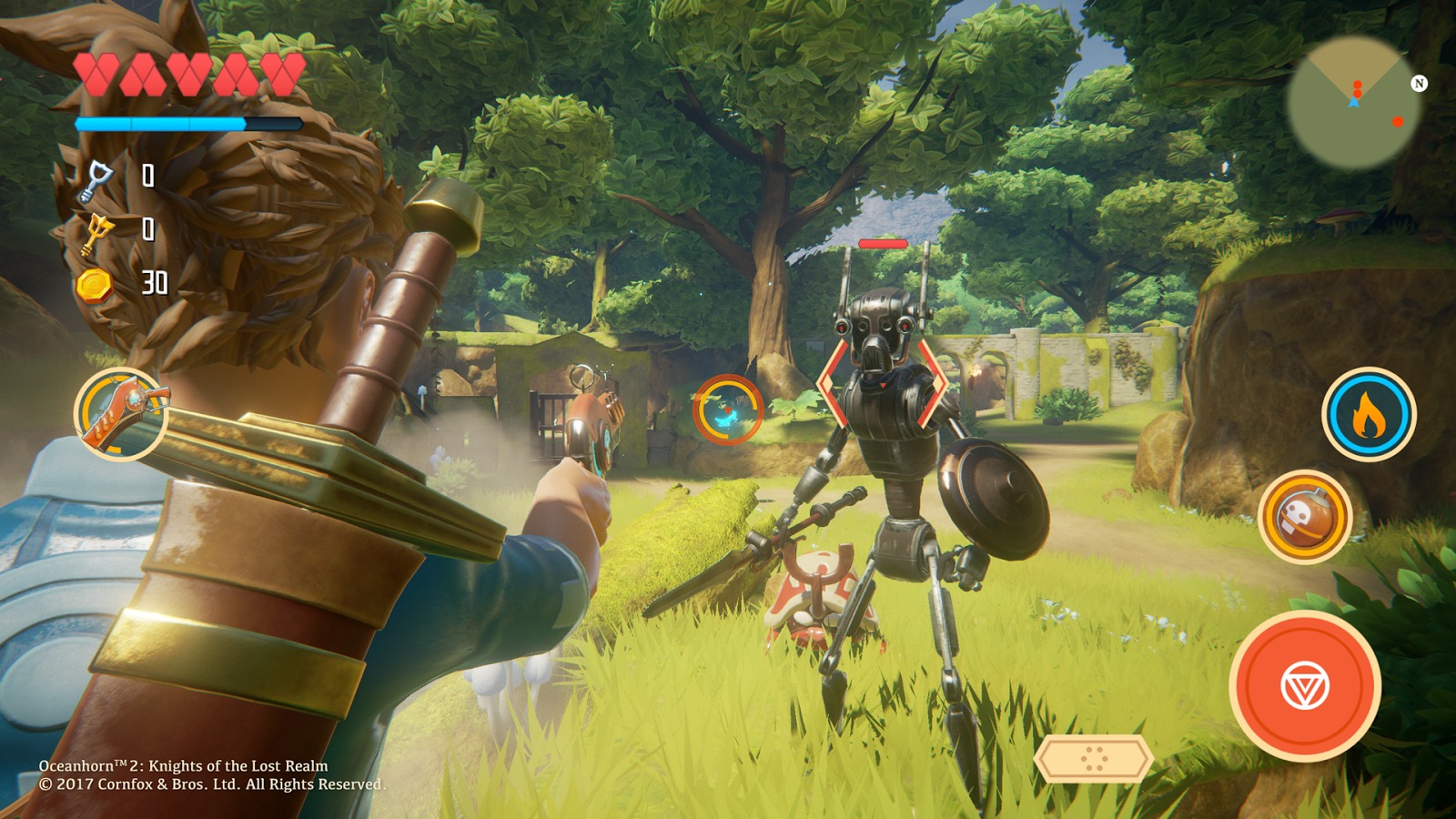Viewport: 1456px width, 819px height.
Task: Tap the blaster gun weapon icon
Action: (121, 415)
